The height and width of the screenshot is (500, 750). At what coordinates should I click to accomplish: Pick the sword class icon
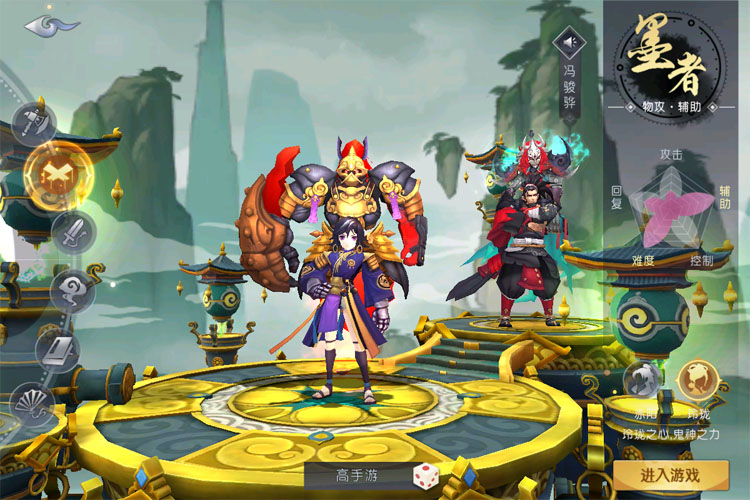tap(73, 234)
